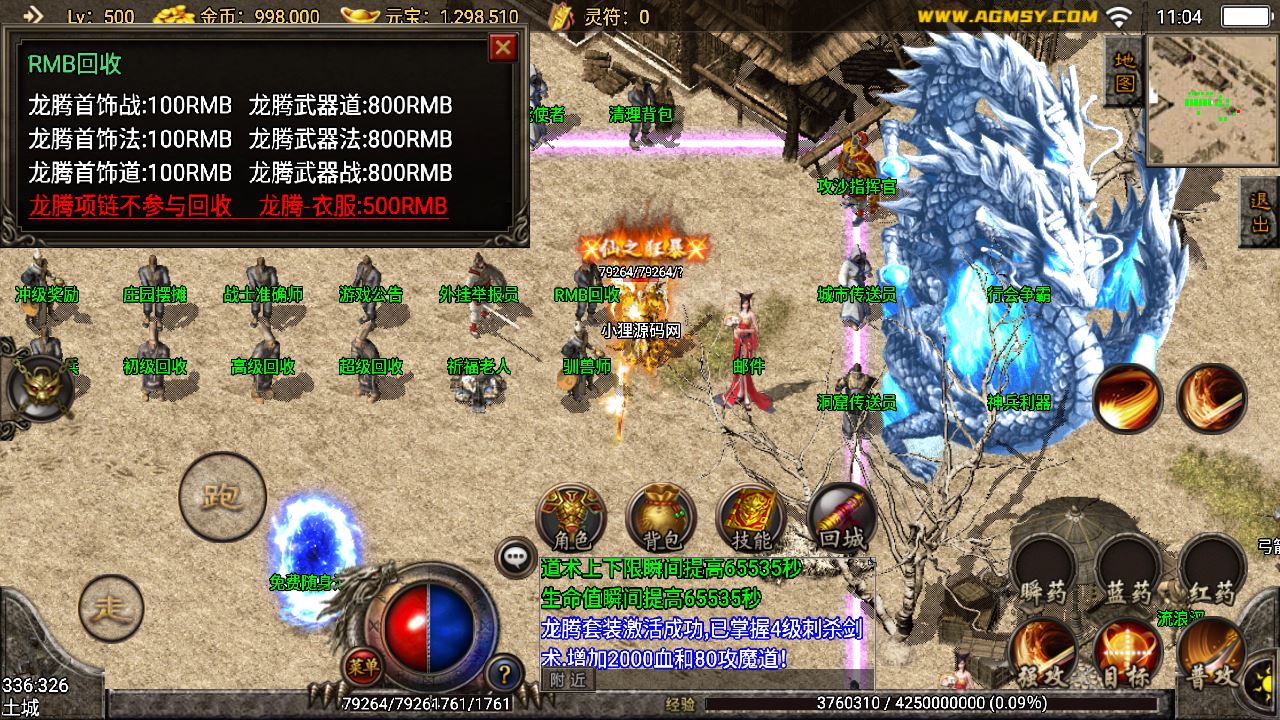Tap the 退出 exit button
1280x720 pixels.
click(1260, 212)
